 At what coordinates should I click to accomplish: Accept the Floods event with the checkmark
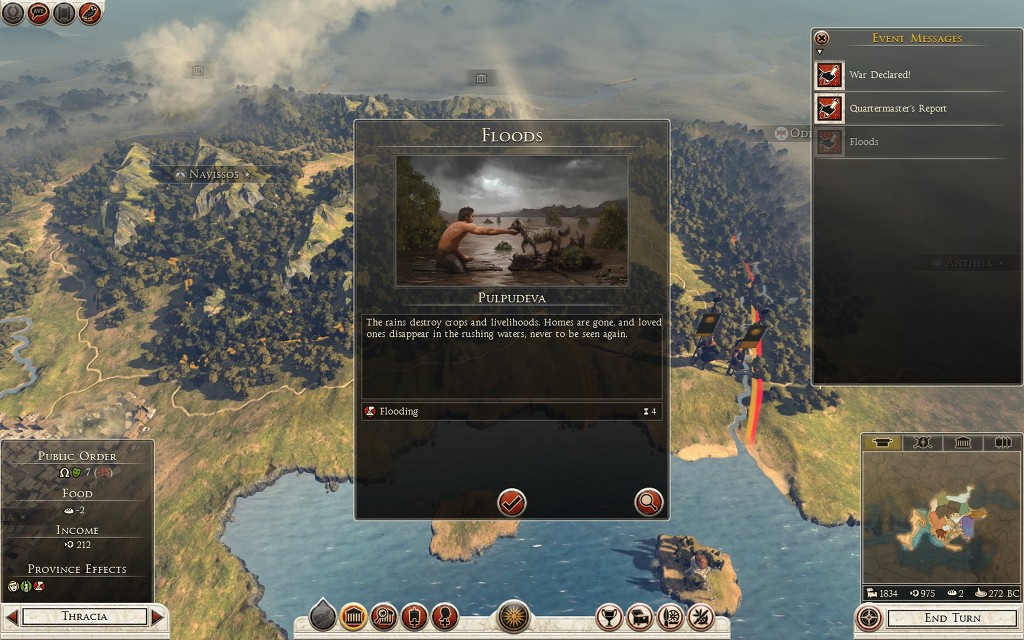[x=512, y=502]
